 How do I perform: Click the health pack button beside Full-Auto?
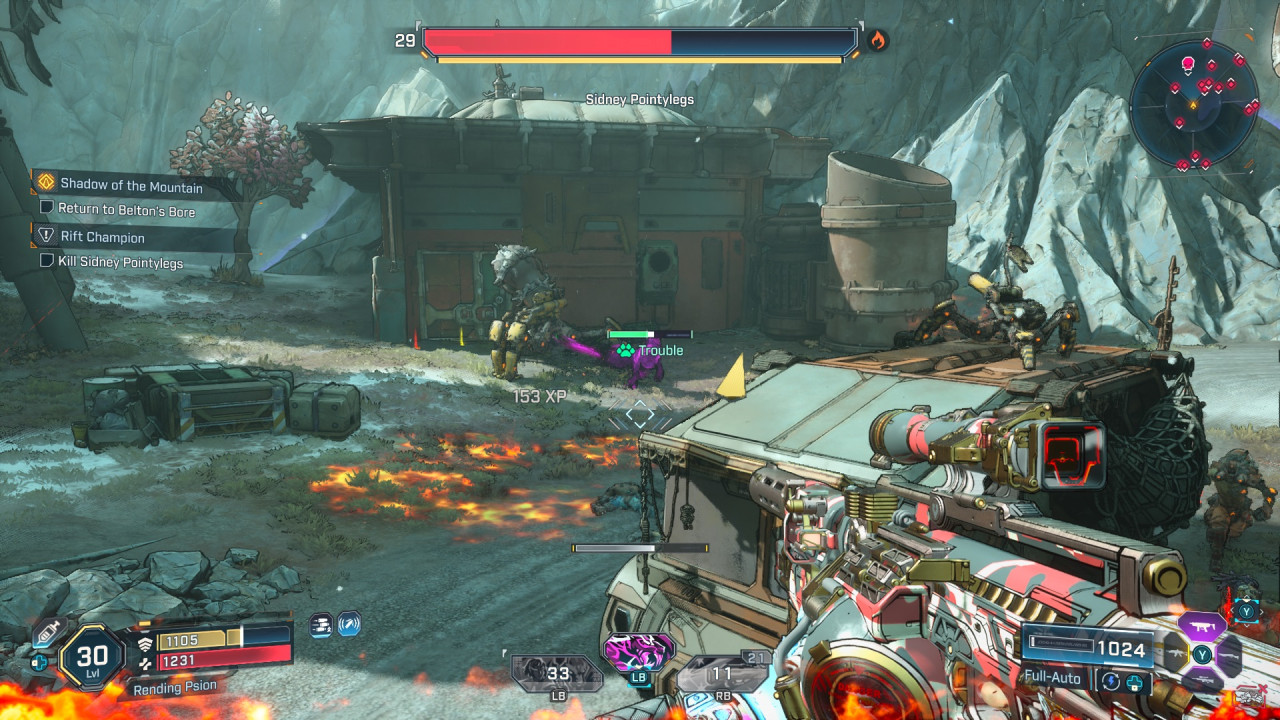1134,683
